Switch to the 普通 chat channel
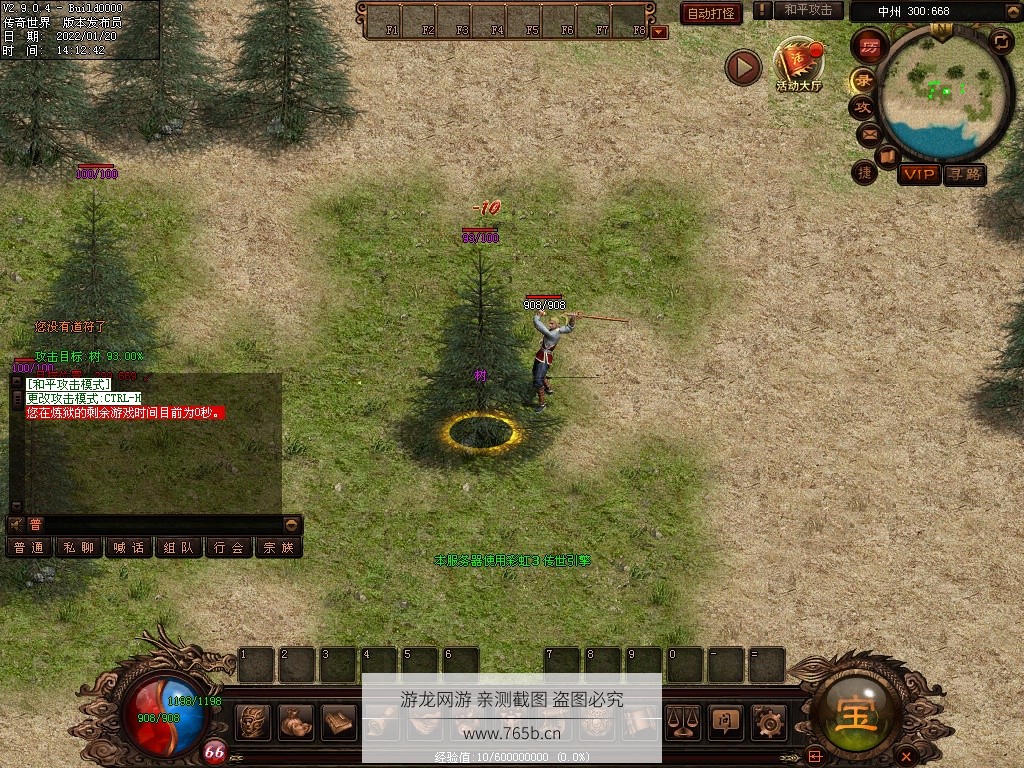 pyautogui.click(x=30, y=548)
